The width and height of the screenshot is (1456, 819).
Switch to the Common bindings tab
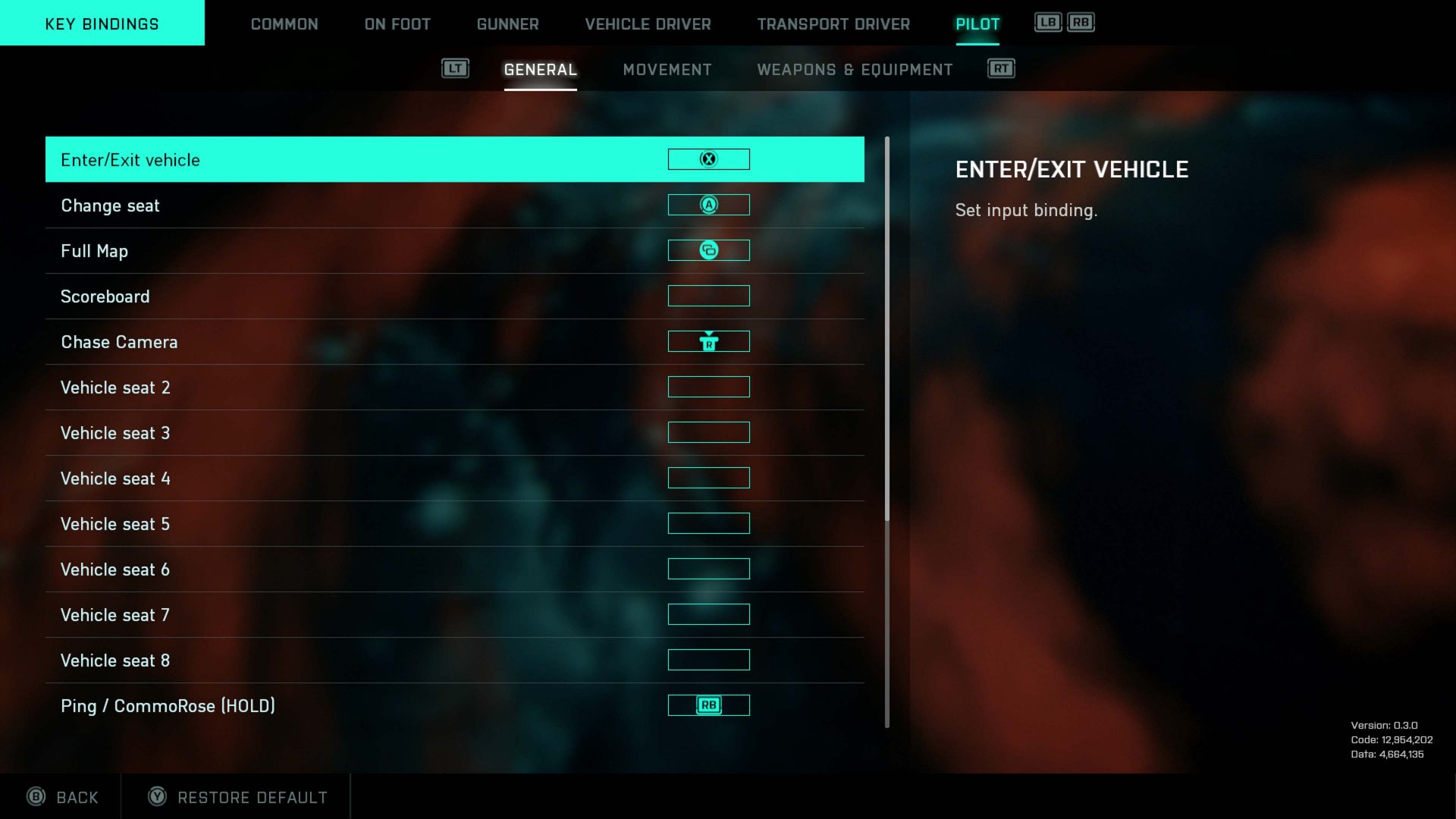[x=284, y=24]
